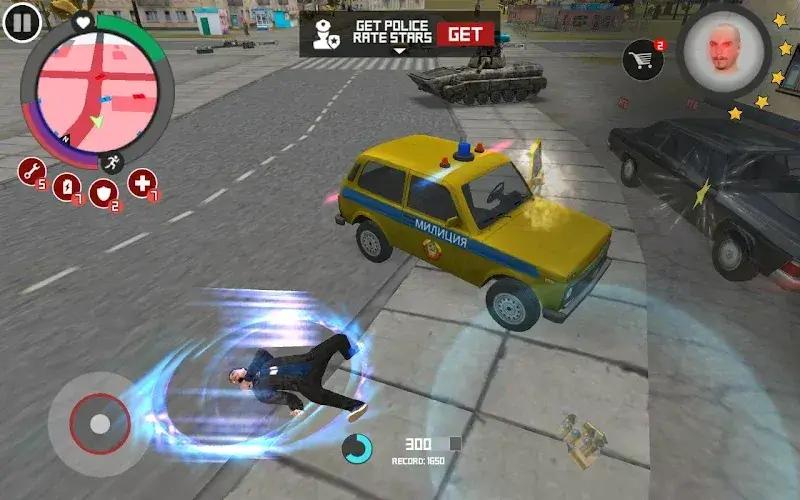The width and height of the screenshot is (800, 500).
Task: Open the shopping cart store
Action: [x=642, y=61]
